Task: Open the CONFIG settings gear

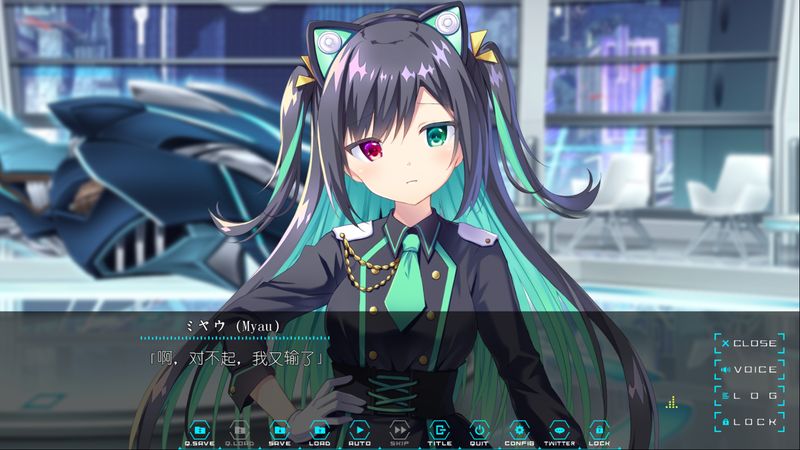Action: pyautogui.click(x=519, y=430)
